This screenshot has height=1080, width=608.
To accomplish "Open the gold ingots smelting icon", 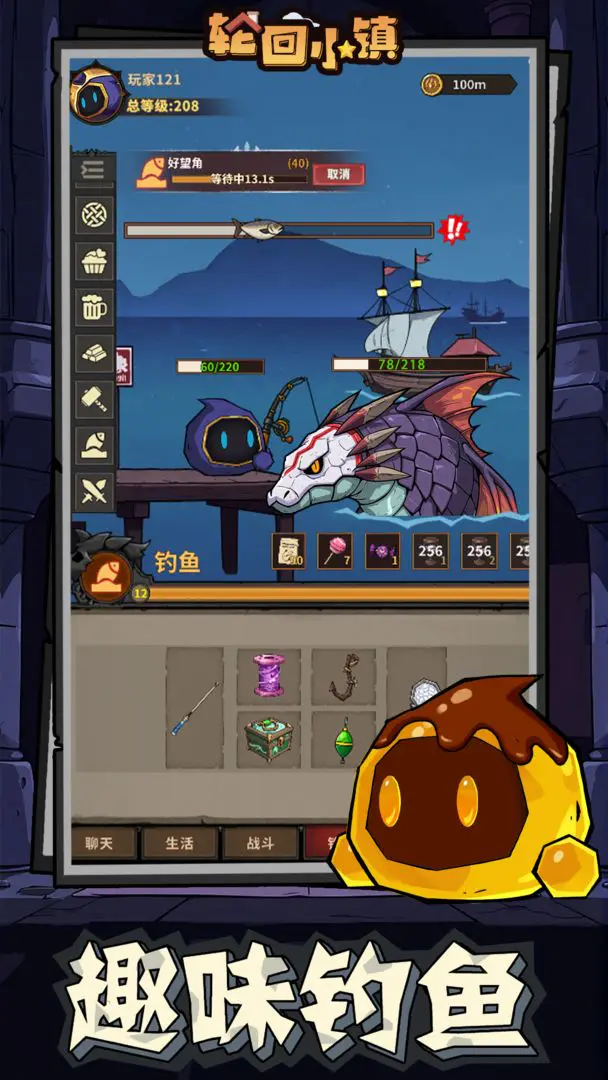I will (96, 354).
